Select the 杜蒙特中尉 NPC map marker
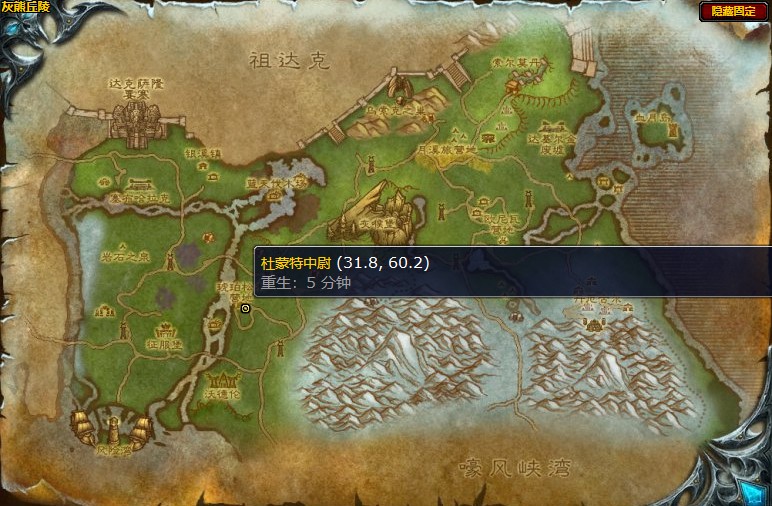772x506 pixels. tap(245, 309)
